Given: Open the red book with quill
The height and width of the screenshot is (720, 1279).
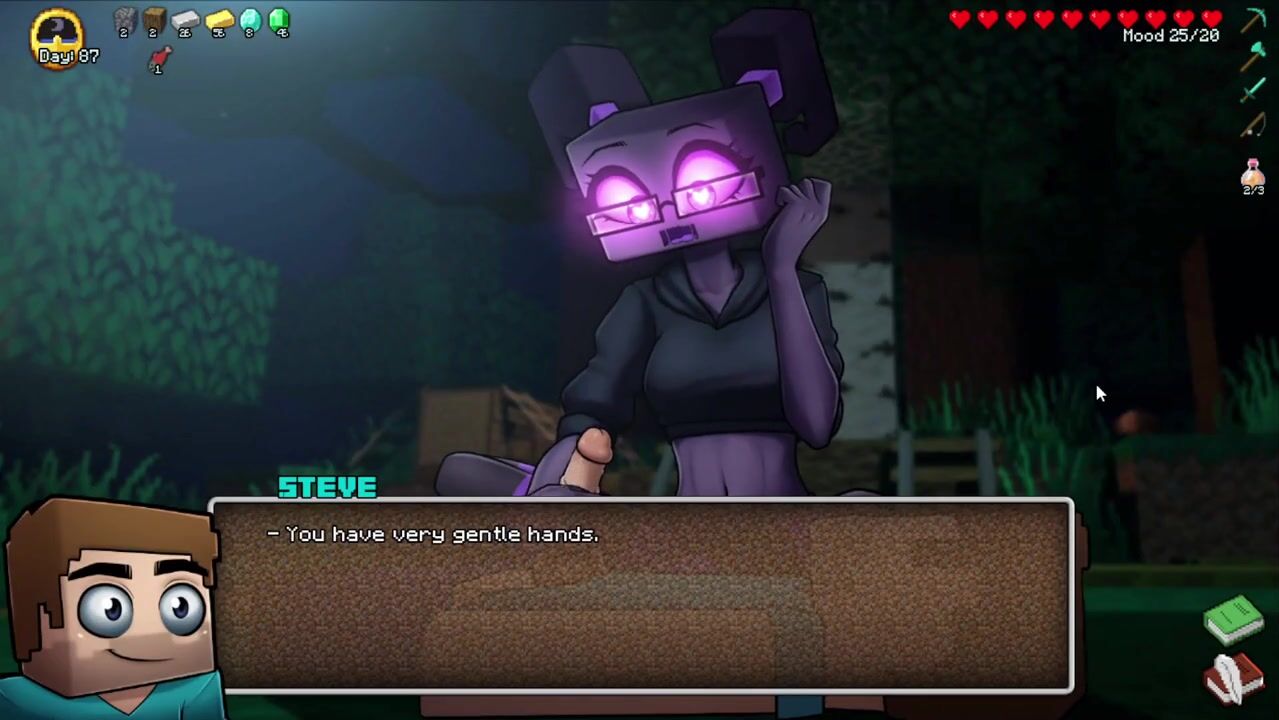Looking at the screenshot, I should (1233, 678).
